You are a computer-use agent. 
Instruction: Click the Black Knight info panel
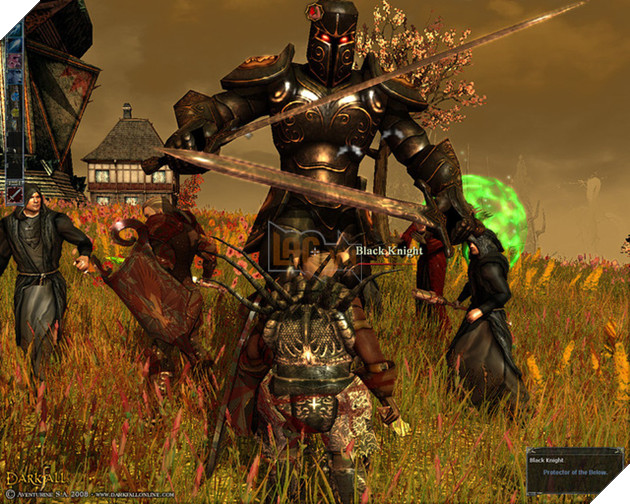pyautogui.click(x=574, y=471)
